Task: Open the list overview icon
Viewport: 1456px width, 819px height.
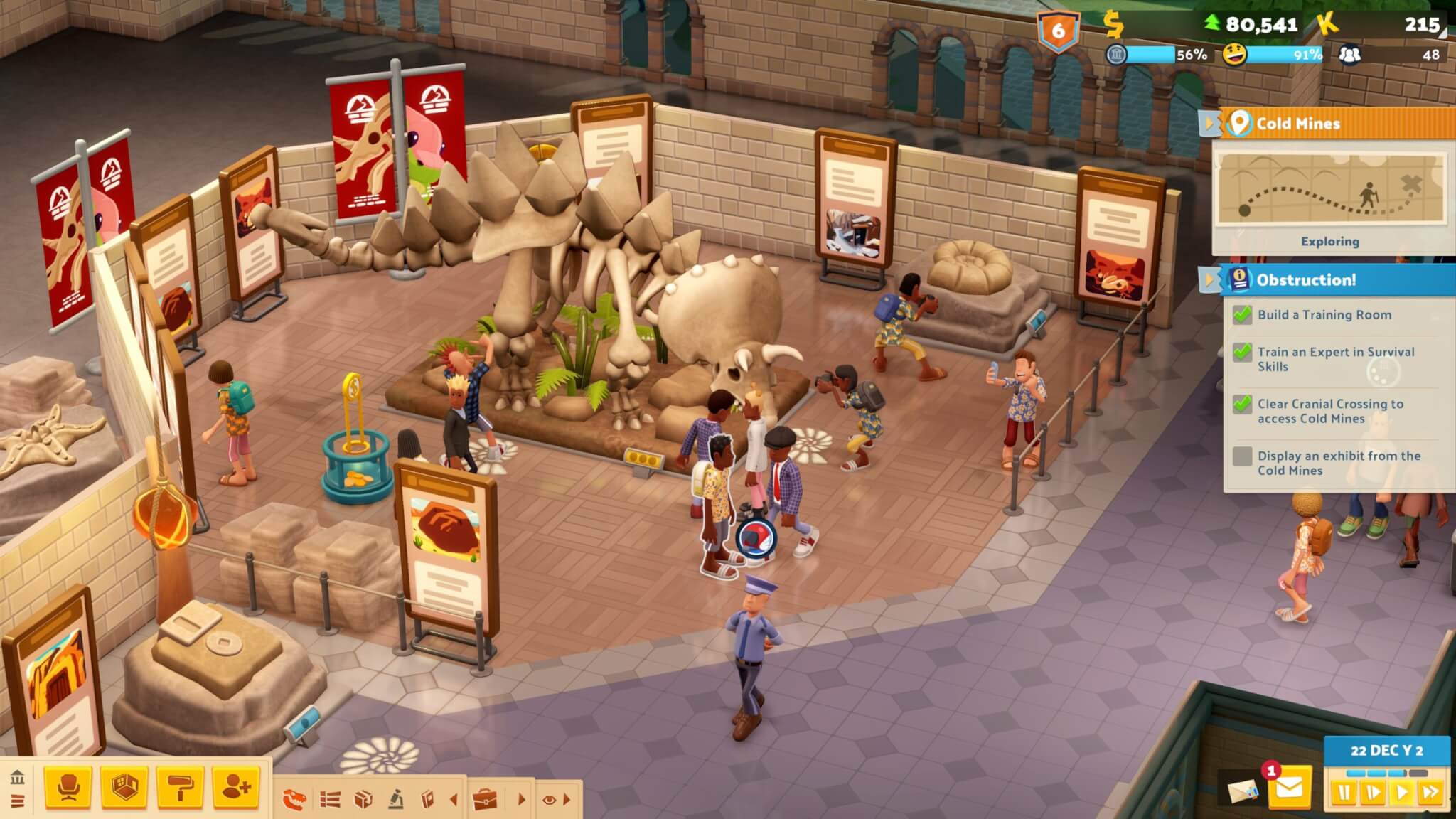Action: 330,800
